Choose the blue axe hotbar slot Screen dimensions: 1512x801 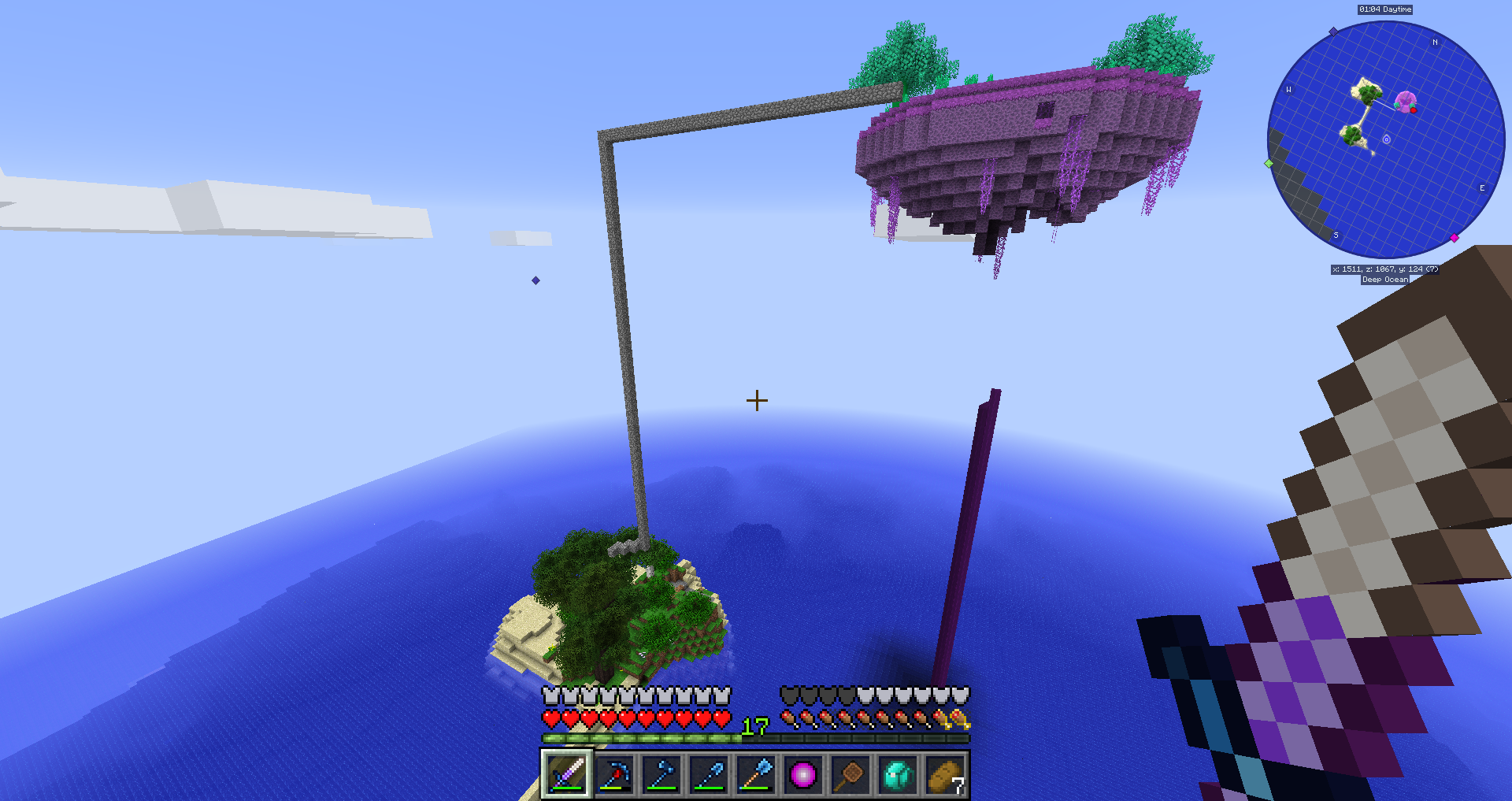[x=661, y=774]
